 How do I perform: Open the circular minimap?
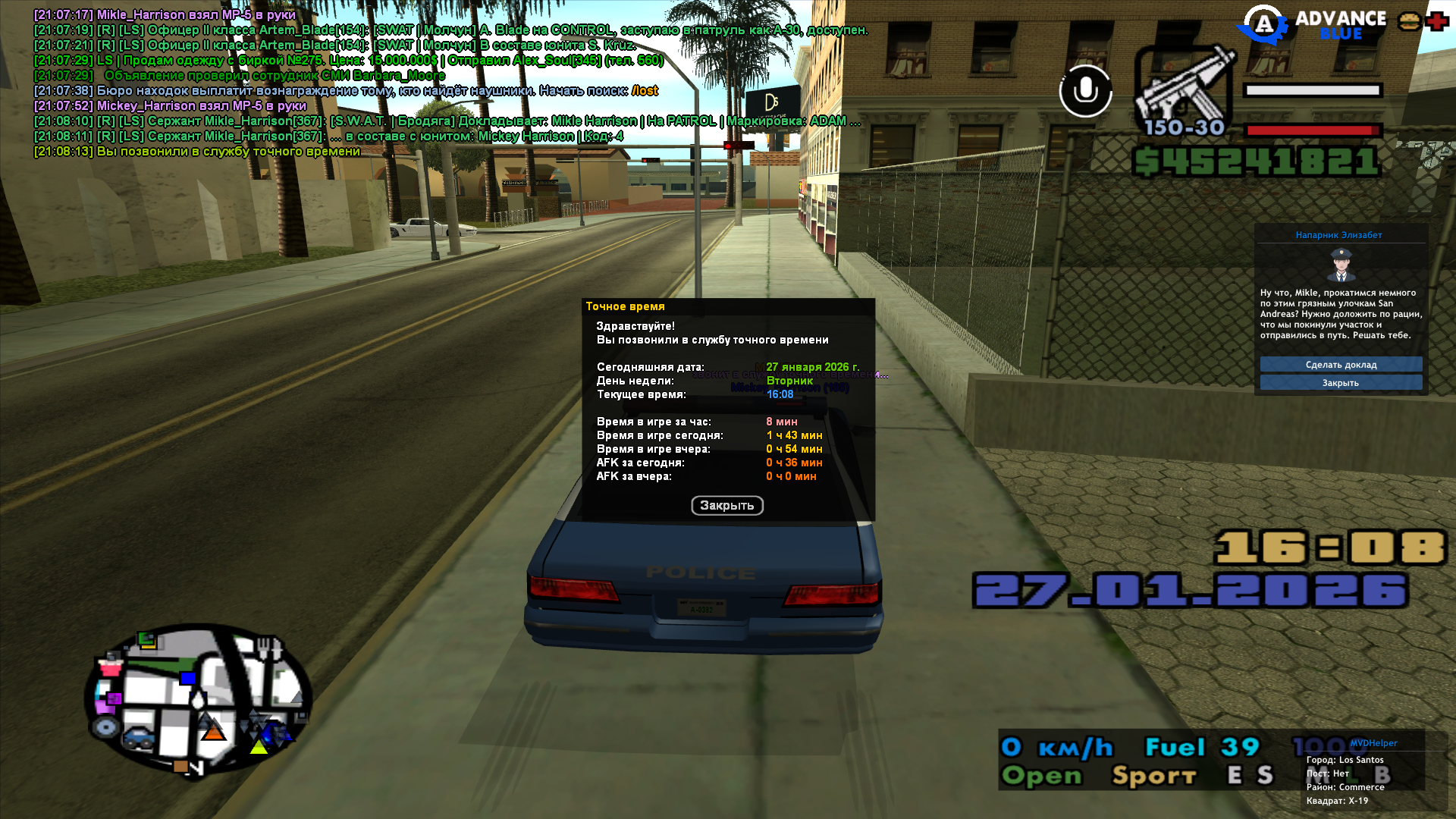198,698
